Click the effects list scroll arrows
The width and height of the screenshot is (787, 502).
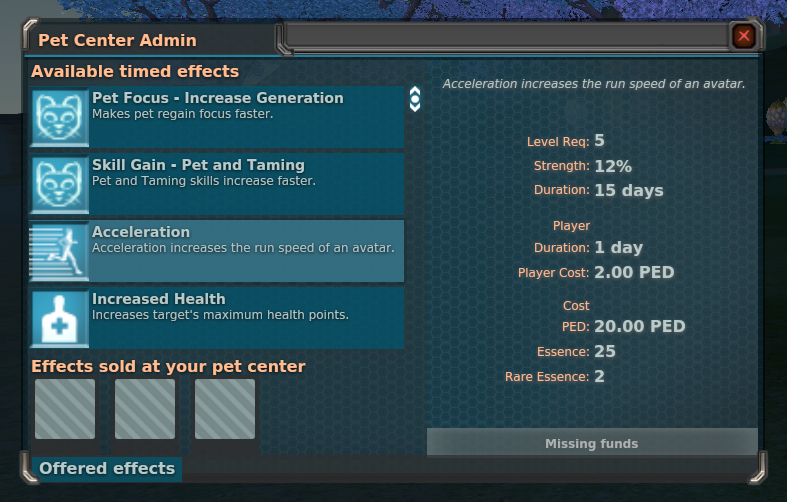click(x=415, y=99)
